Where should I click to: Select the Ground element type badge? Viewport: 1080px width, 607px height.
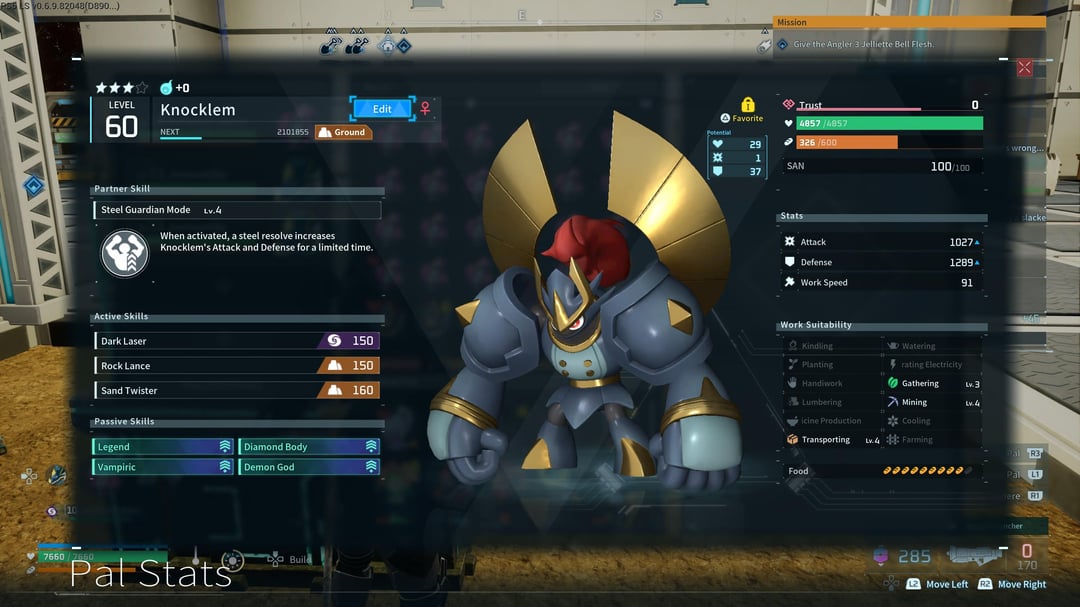click(x=343, y=132)
